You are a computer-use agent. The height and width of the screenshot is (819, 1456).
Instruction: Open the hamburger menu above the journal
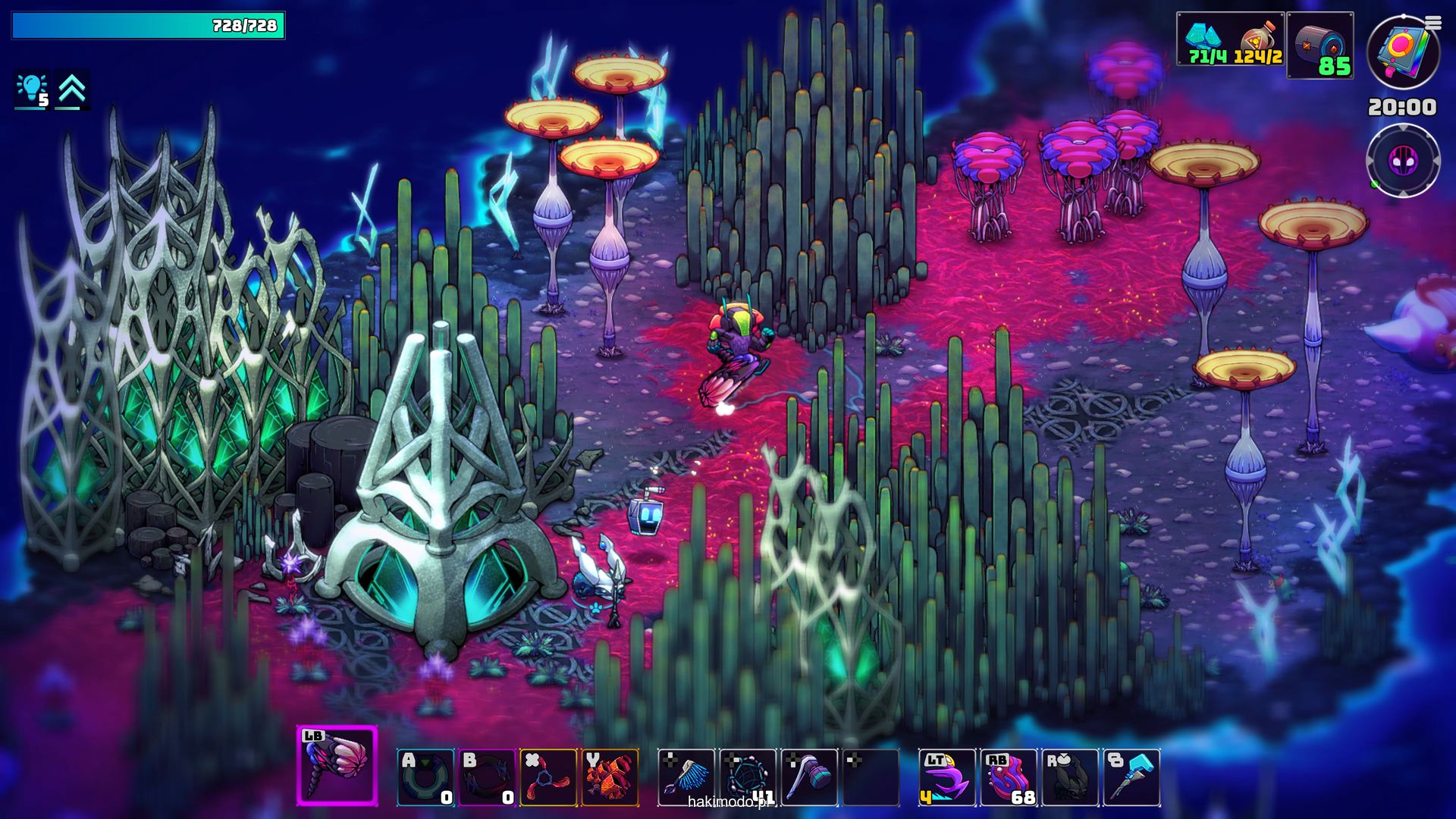tap(1432, 24)
